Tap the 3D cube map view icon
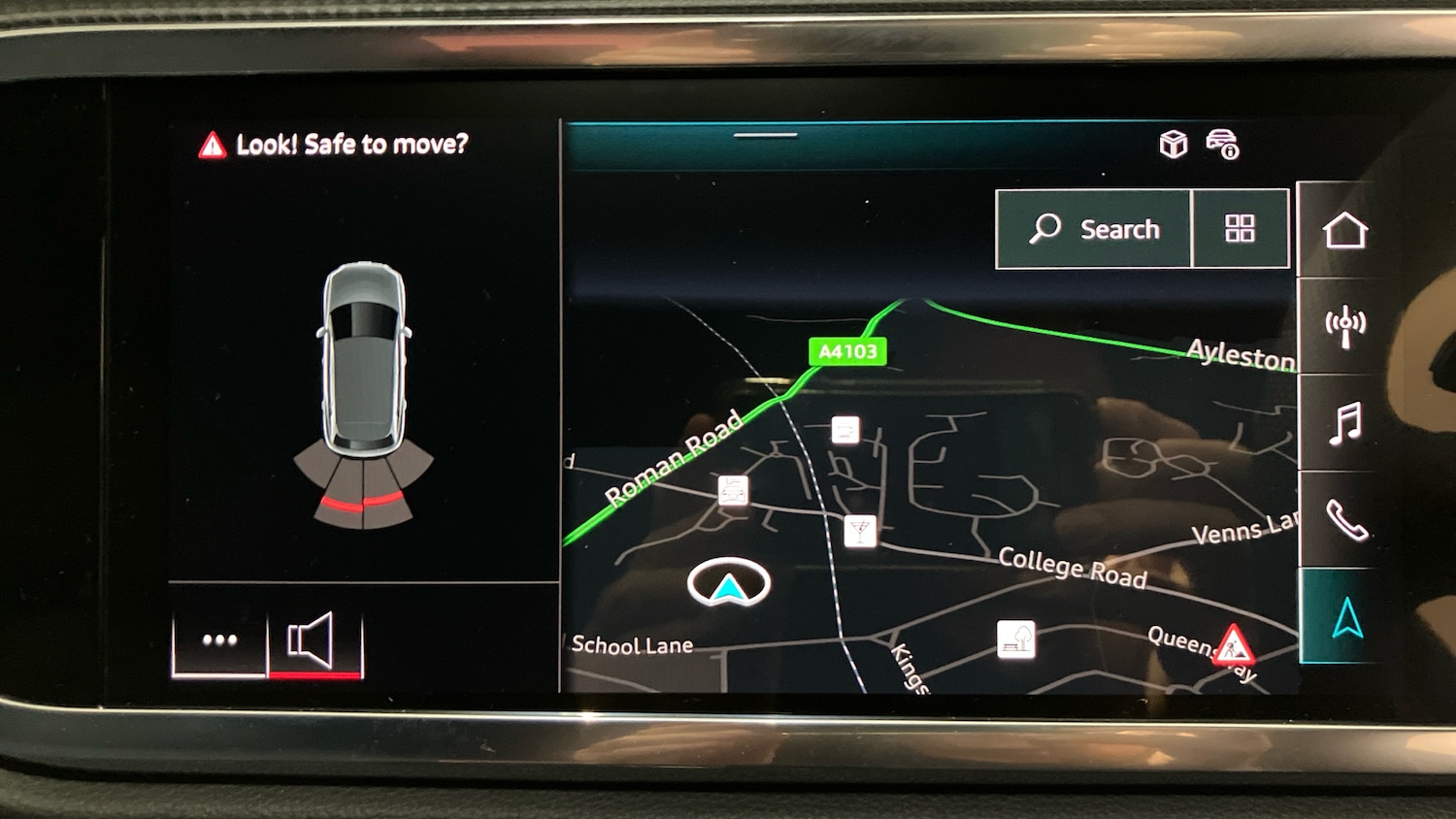This screenshot has height=819, width=1456. tap(1174, 145)
